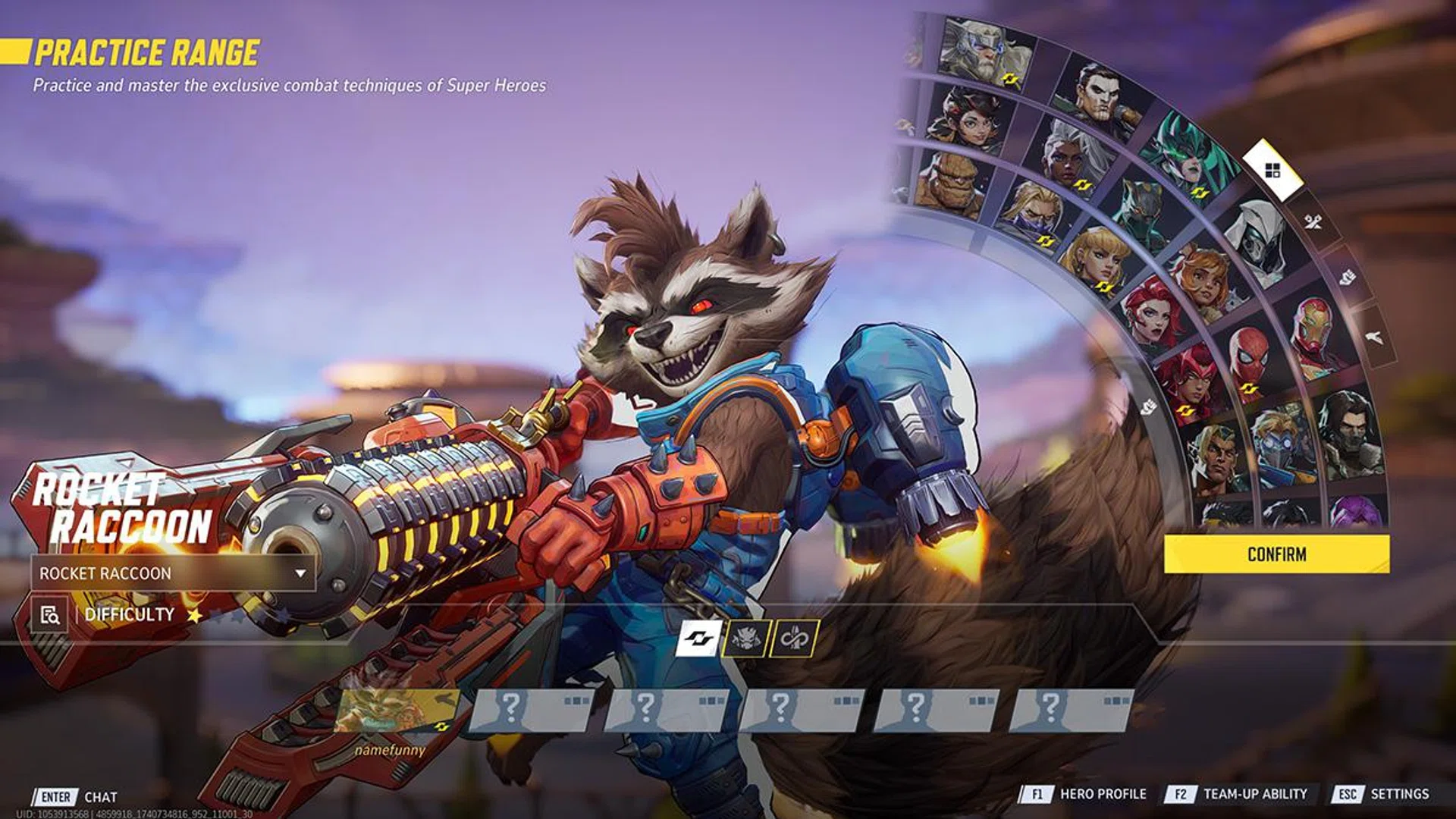This screenshot has width=1456, height=819.
Task: Select the white team-up ability icon
Action: click(x=698, y=639)
